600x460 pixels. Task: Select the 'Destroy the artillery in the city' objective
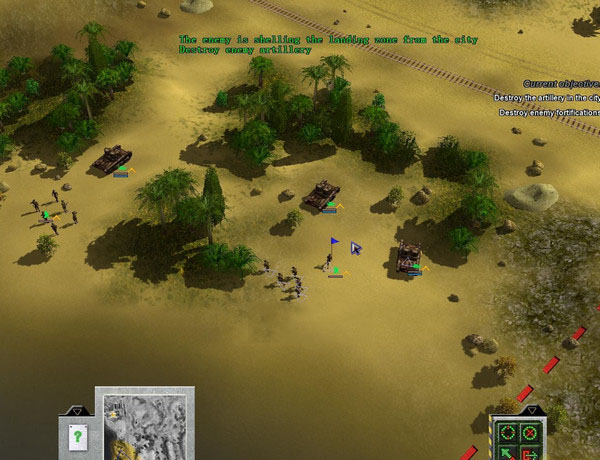click(547, 98)
